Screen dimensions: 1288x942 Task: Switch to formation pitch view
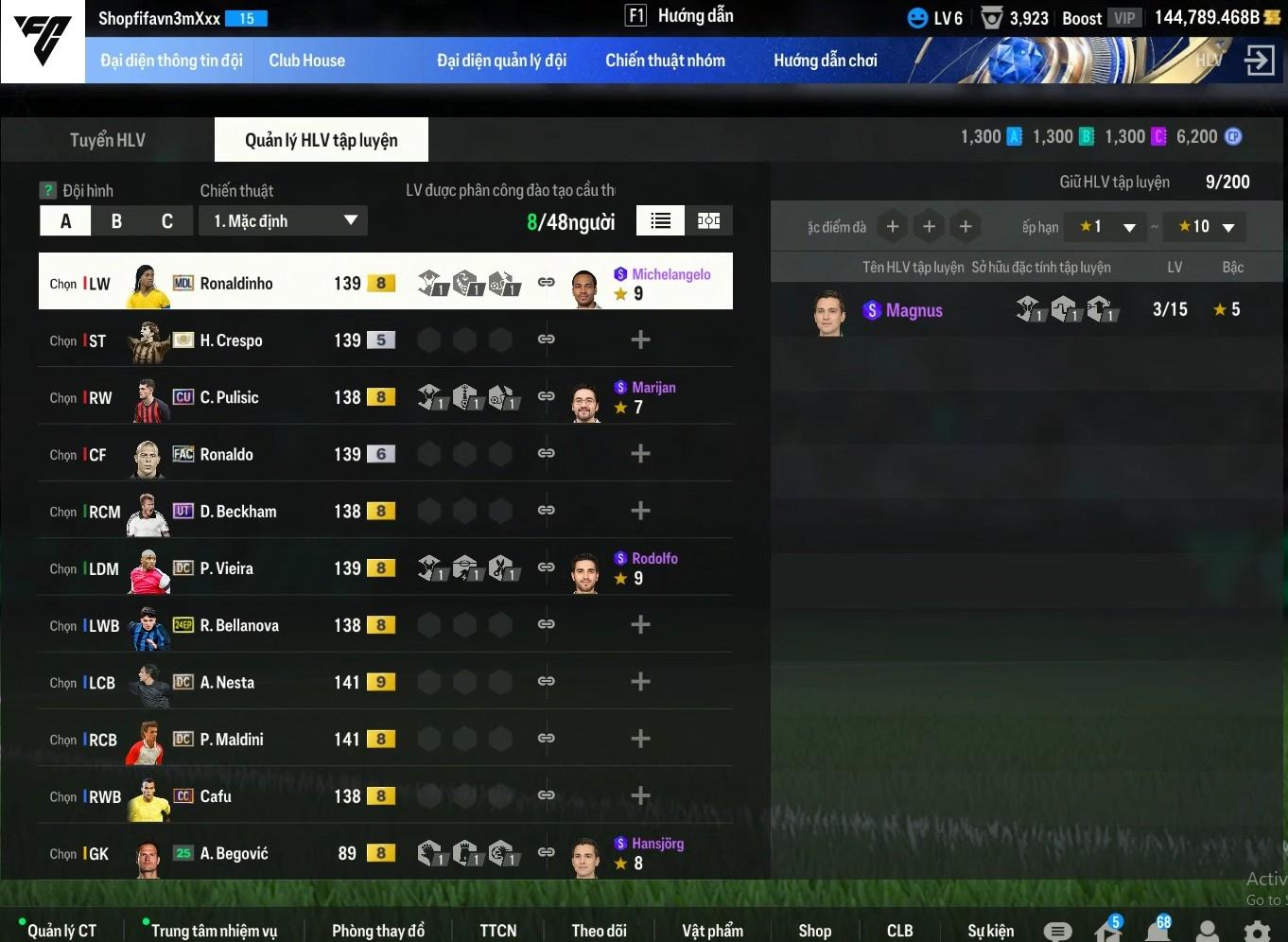click(x=708, y=220)
